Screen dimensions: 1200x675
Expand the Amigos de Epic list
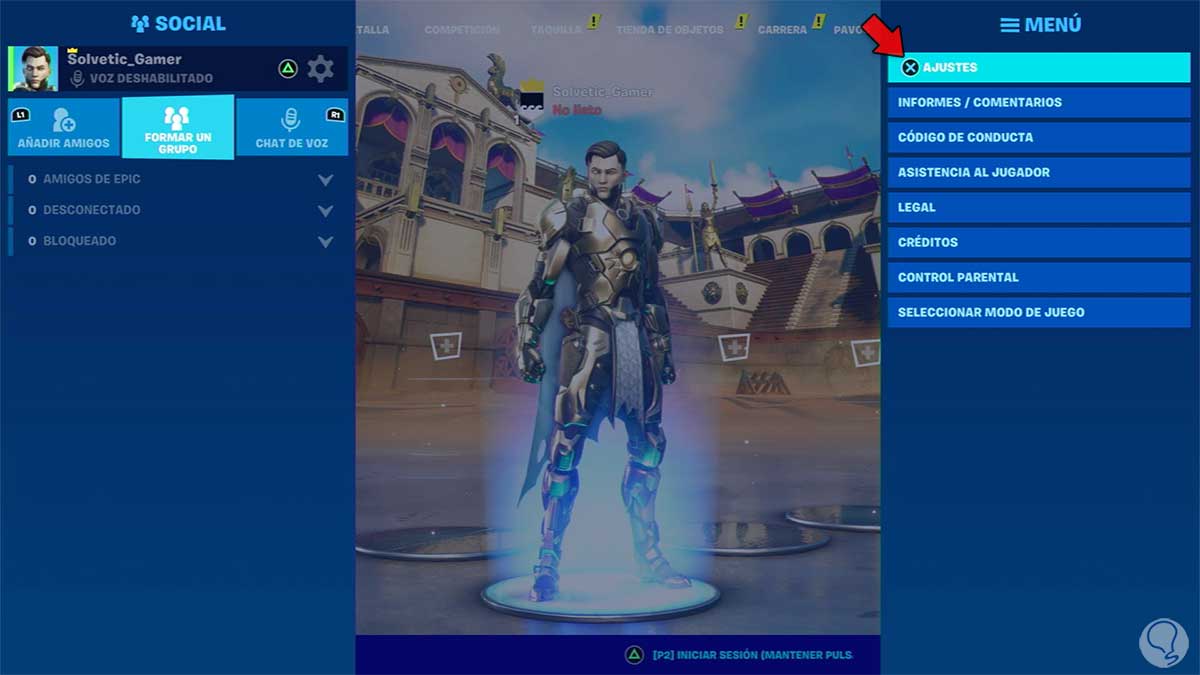click(x=324, y=180)
